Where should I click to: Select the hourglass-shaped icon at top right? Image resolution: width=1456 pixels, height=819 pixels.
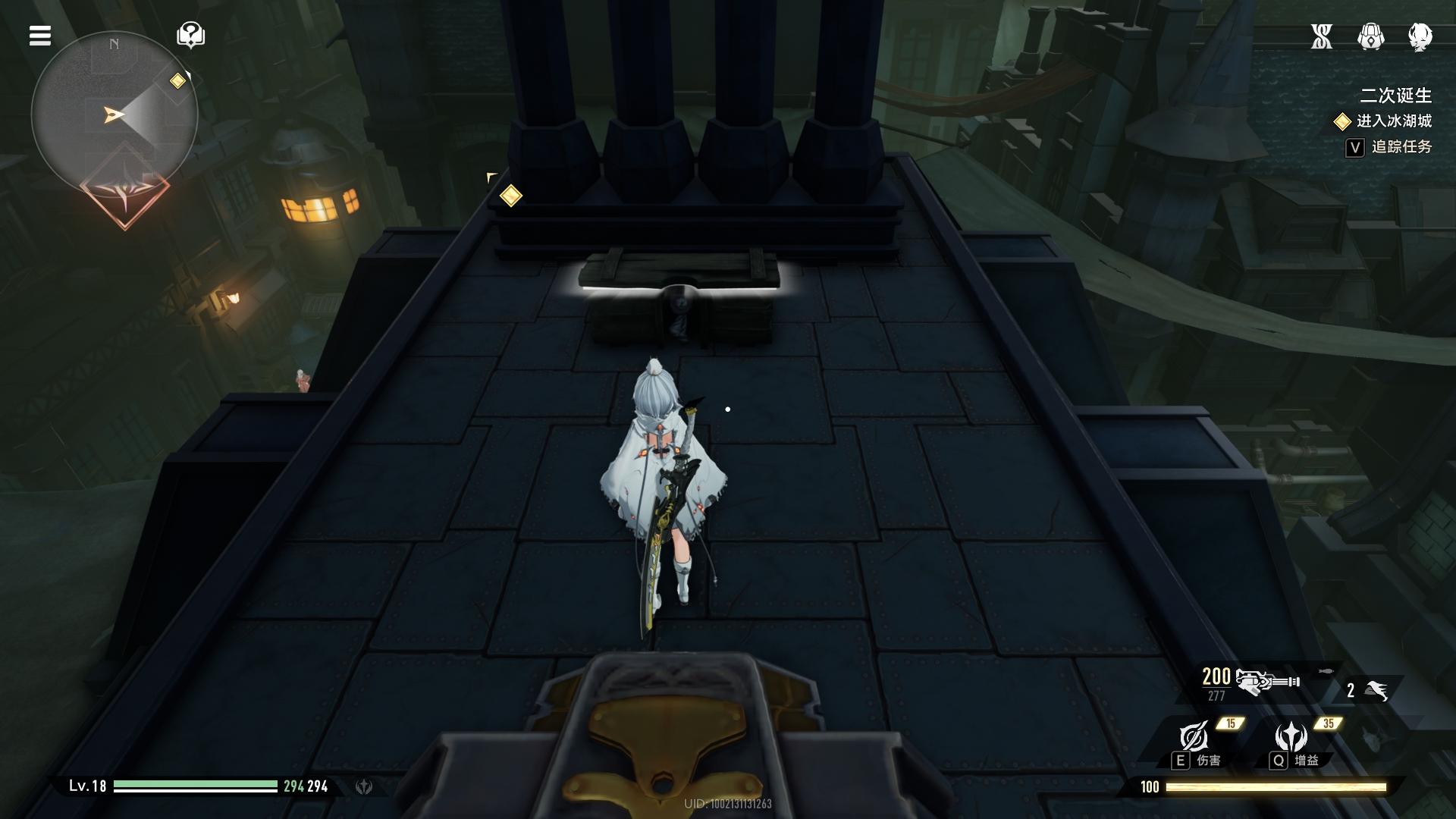pos(1322,36)
